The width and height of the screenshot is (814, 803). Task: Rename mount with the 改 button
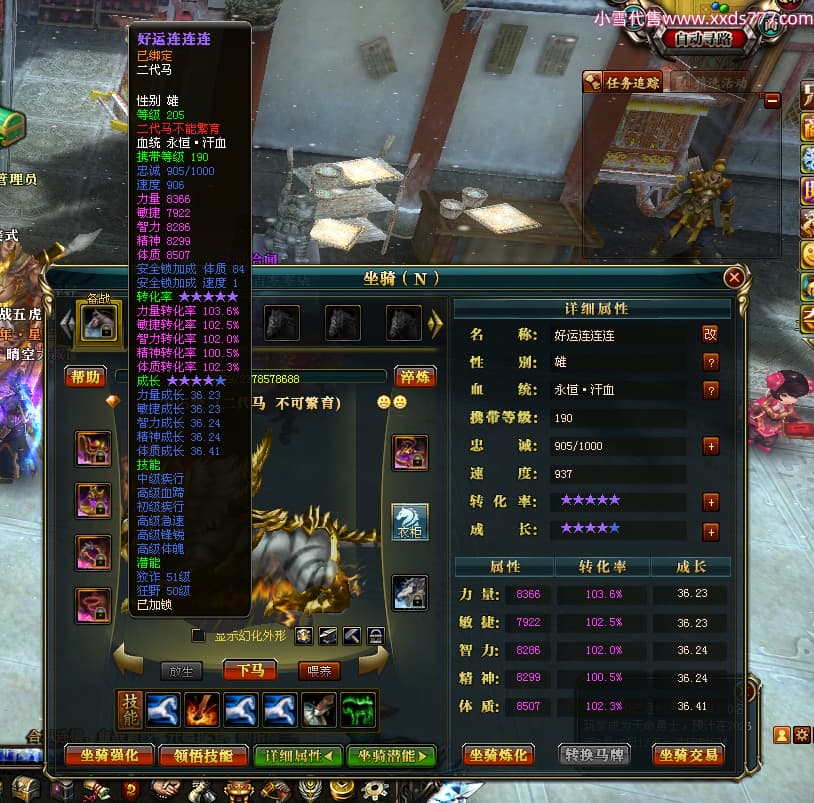710,334
